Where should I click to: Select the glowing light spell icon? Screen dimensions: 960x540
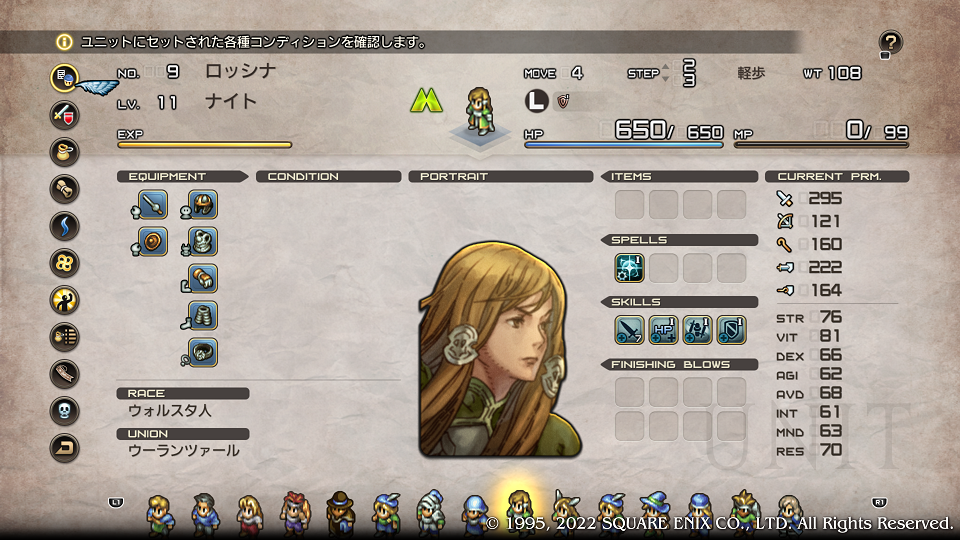coord(630,267)
